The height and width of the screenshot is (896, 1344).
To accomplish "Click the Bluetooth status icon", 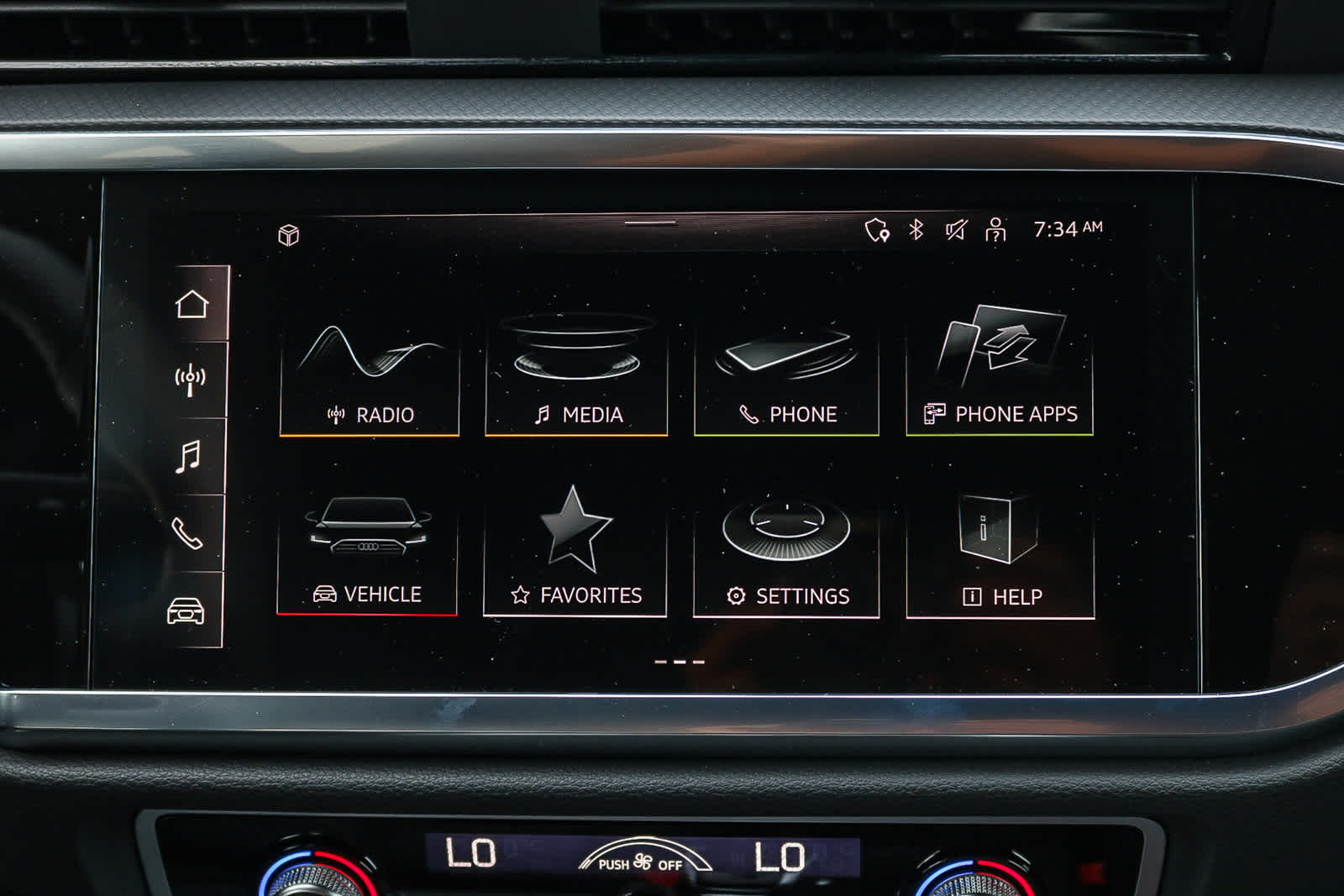I will [x=916, y=229].
